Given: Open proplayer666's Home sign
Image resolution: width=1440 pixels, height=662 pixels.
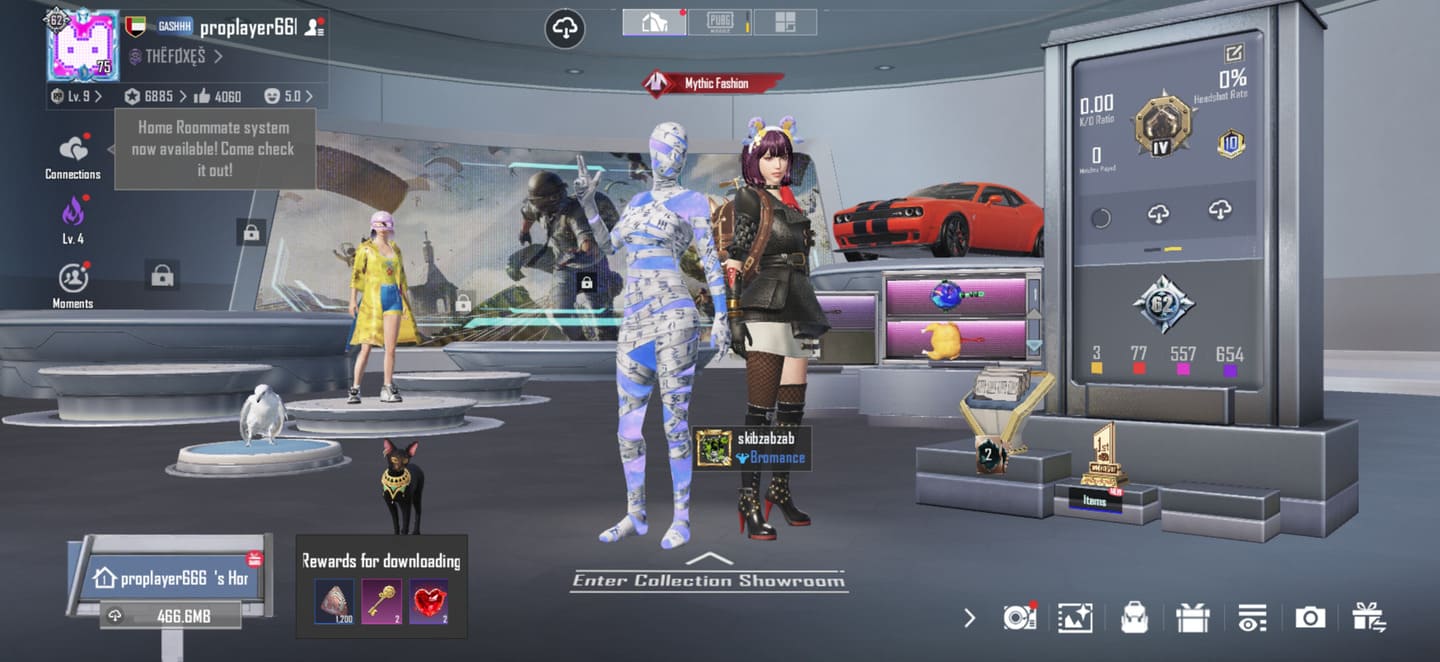Looking at the screenshot, I should tap(170, 578).
